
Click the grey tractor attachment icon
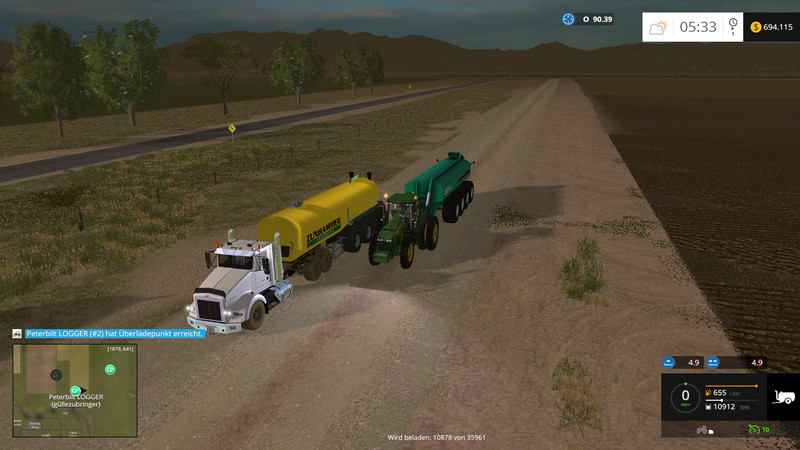click(702, 430)
